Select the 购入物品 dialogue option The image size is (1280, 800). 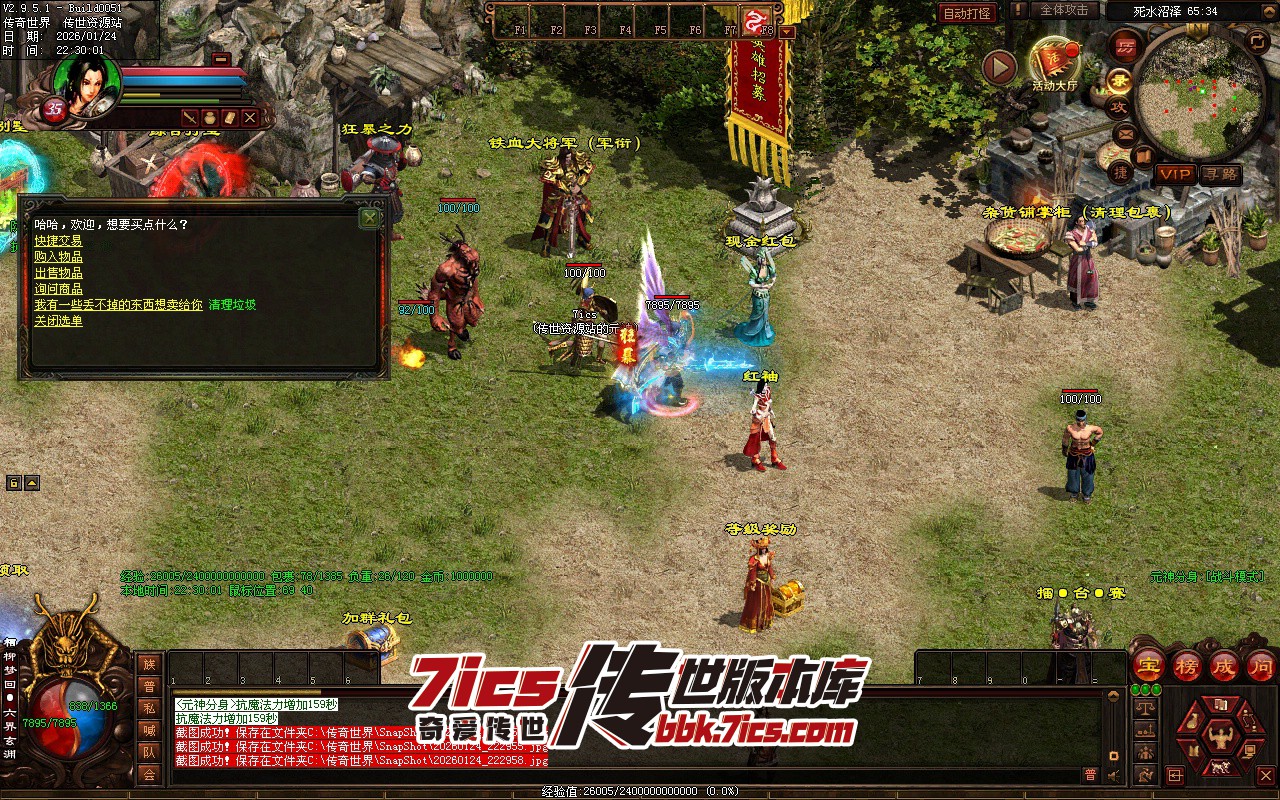[x=58, y=257]
